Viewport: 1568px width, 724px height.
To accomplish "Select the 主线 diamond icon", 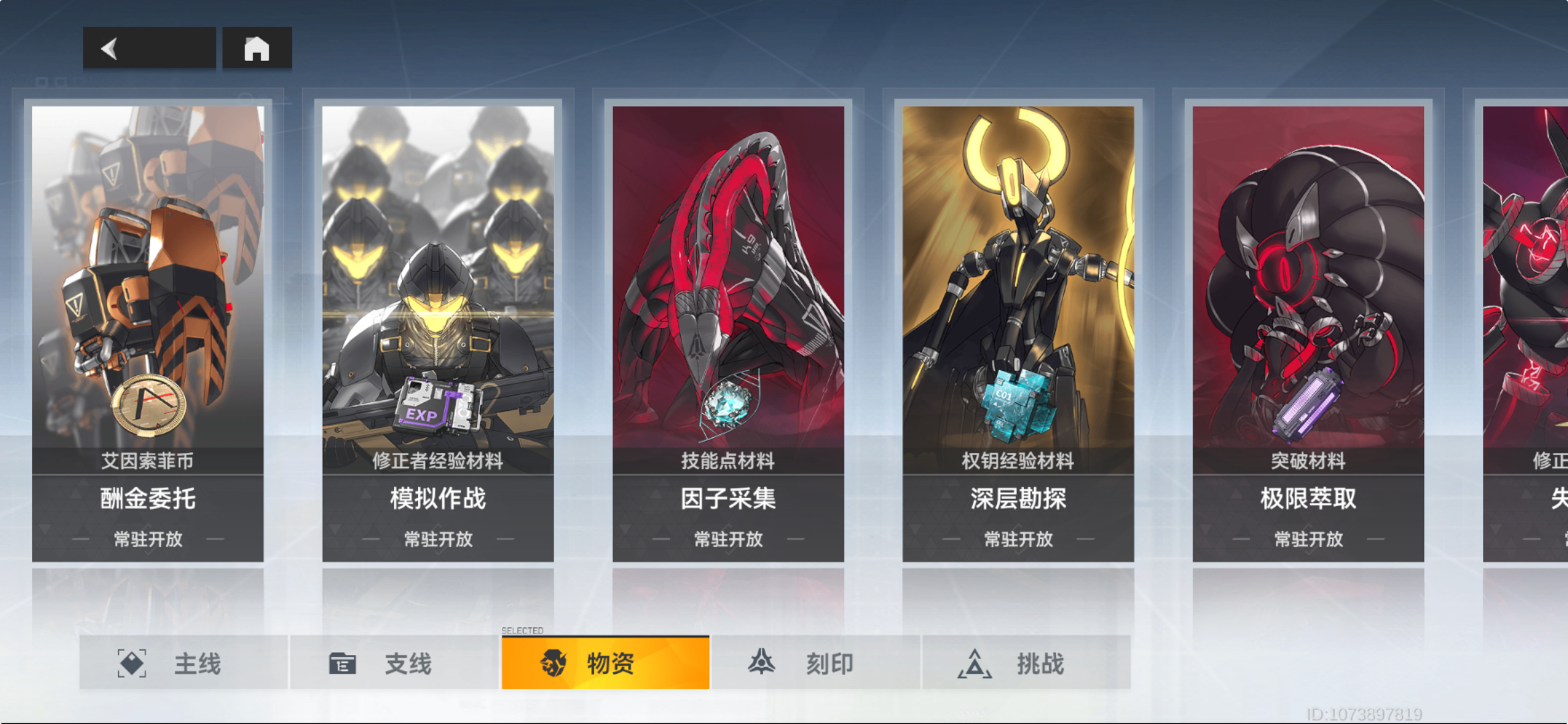I will [131, 663].
